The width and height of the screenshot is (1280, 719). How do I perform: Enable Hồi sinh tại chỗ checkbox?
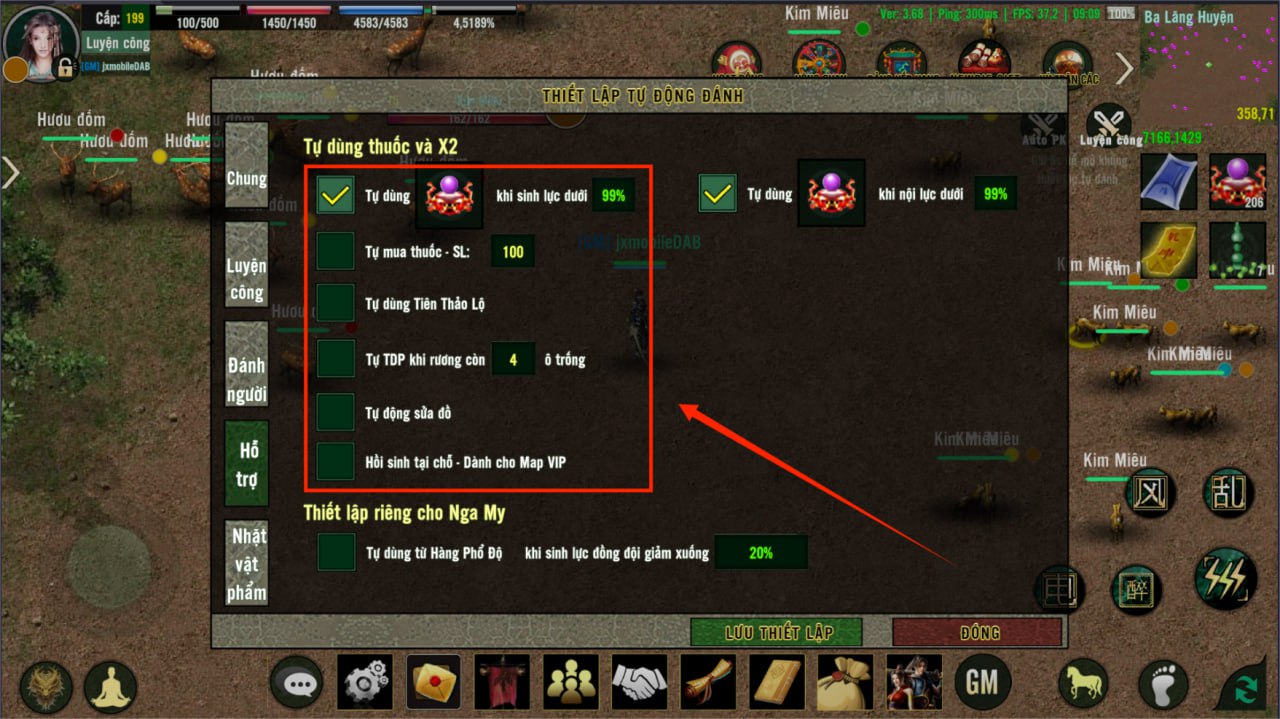(x=335, y=462)
